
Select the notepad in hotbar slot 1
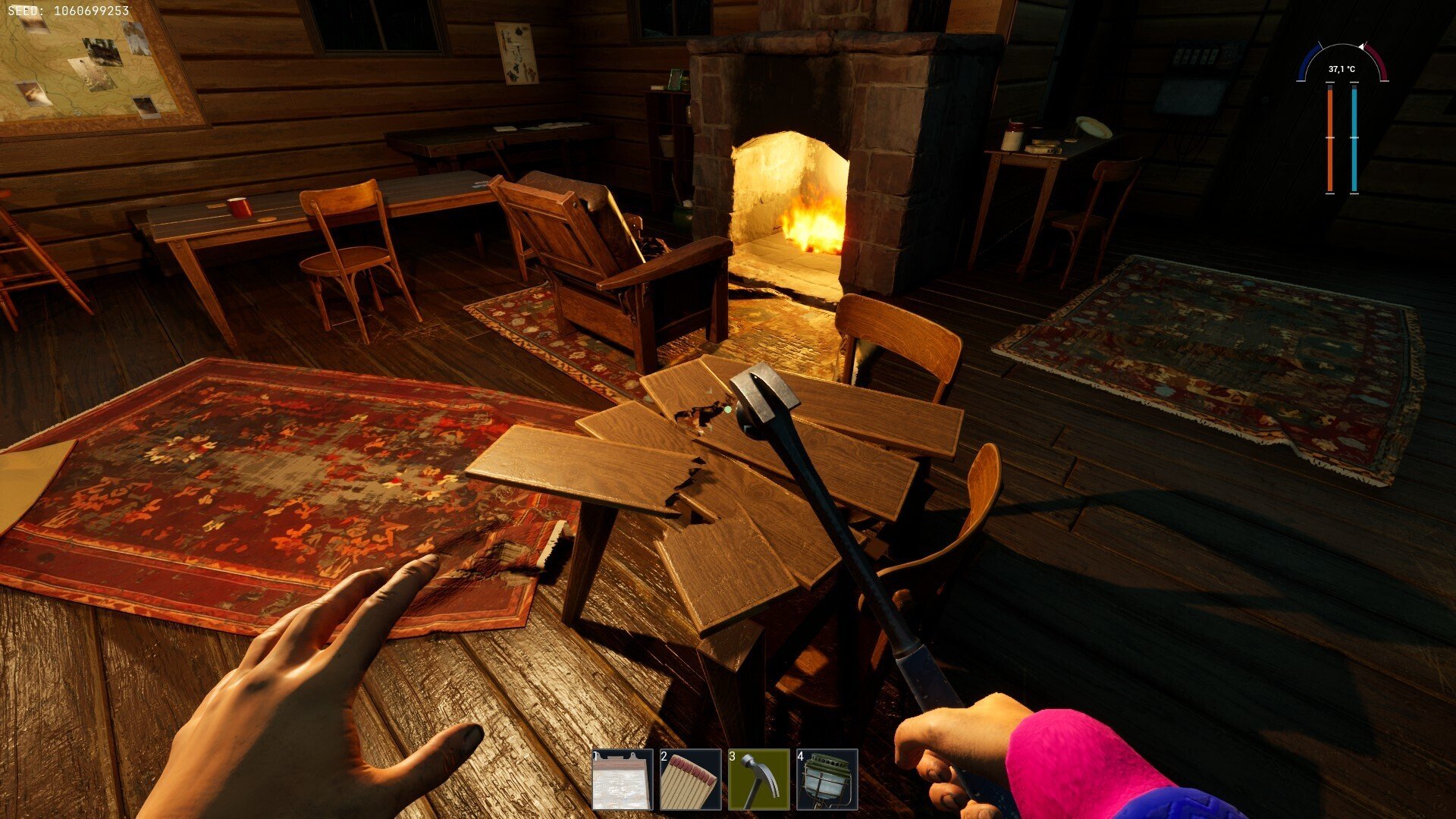tap(622, 780)
